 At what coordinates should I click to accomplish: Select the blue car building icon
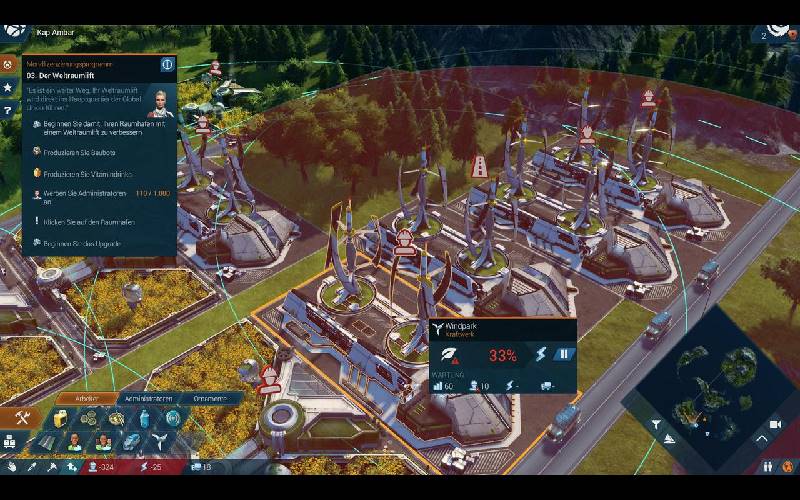[x=131, y=441]
